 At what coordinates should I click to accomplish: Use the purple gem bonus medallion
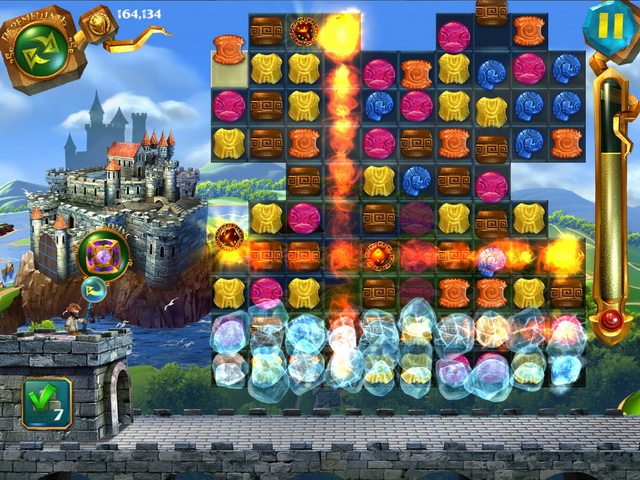pyautogui.click(x=100, y=253)
